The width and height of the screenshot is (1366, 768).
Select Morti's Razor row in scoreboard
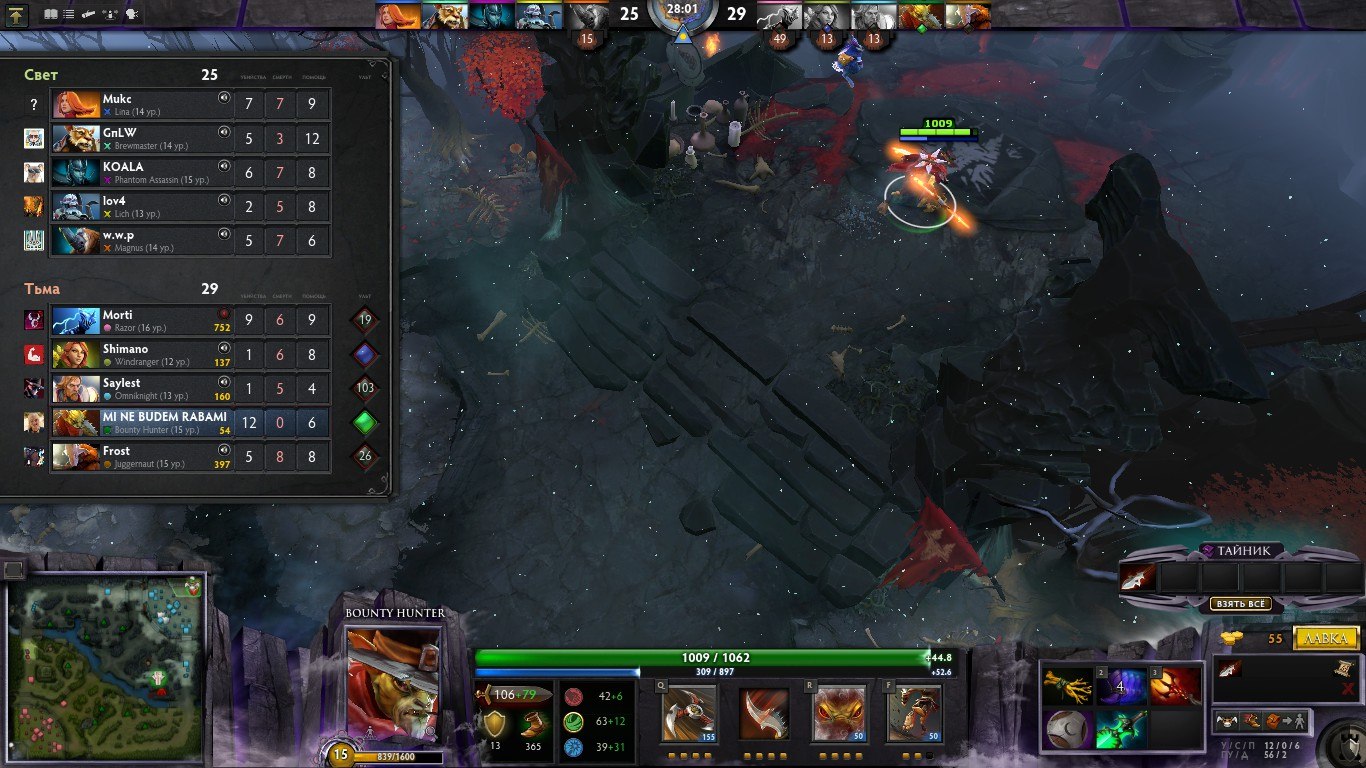tap(142, 321)
